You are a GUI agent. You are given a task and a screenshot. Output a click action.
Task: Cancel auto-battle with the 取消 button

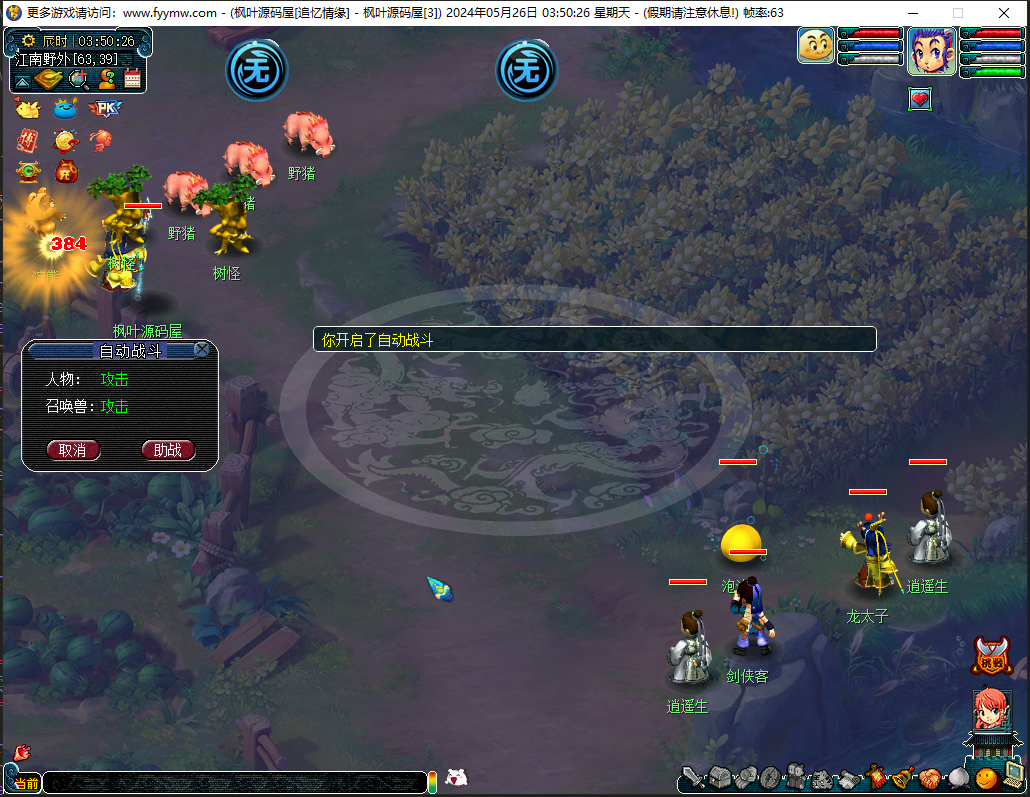pyautogui.click(x=73, y=450)
